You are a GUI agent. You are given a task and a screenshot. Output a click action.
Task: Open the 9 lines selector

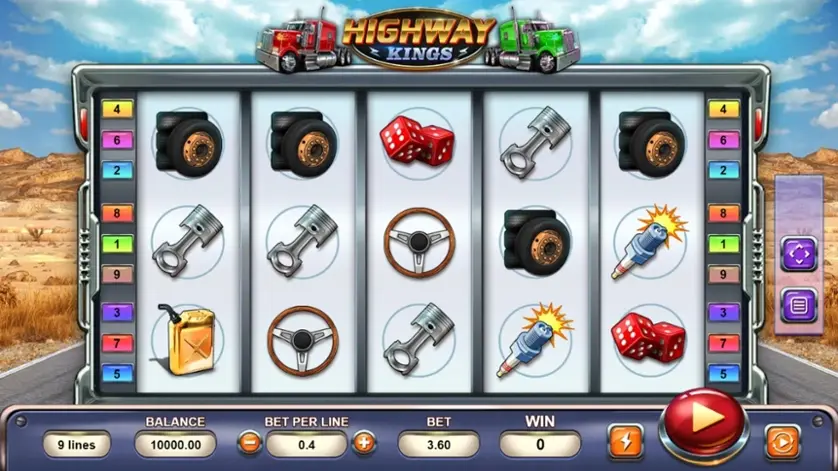point(76,443)
